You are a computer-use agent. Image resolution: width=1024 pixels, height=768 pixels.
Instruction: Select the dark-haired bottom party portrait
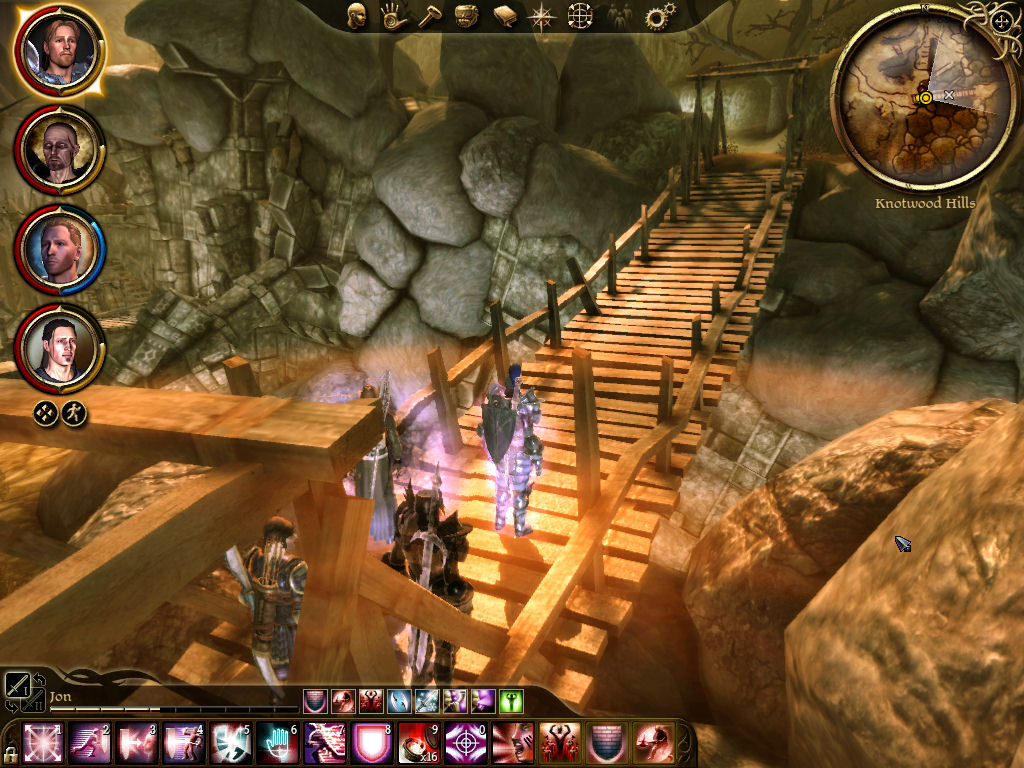pyautogui.click(x=59, y=348)
